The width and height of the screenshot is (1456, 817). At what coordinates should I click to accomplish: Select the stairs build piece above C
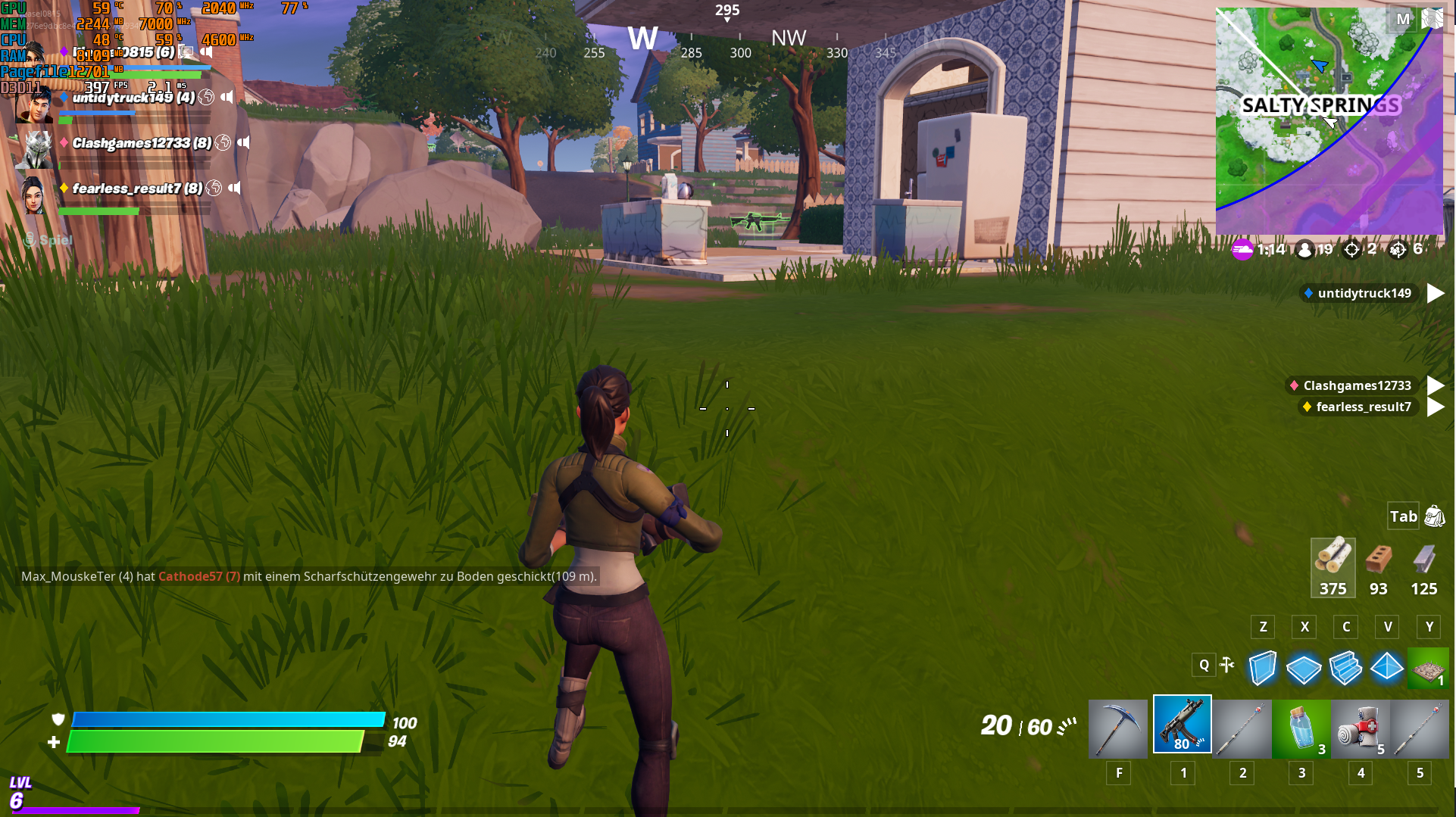click(x=1345, y=668)
